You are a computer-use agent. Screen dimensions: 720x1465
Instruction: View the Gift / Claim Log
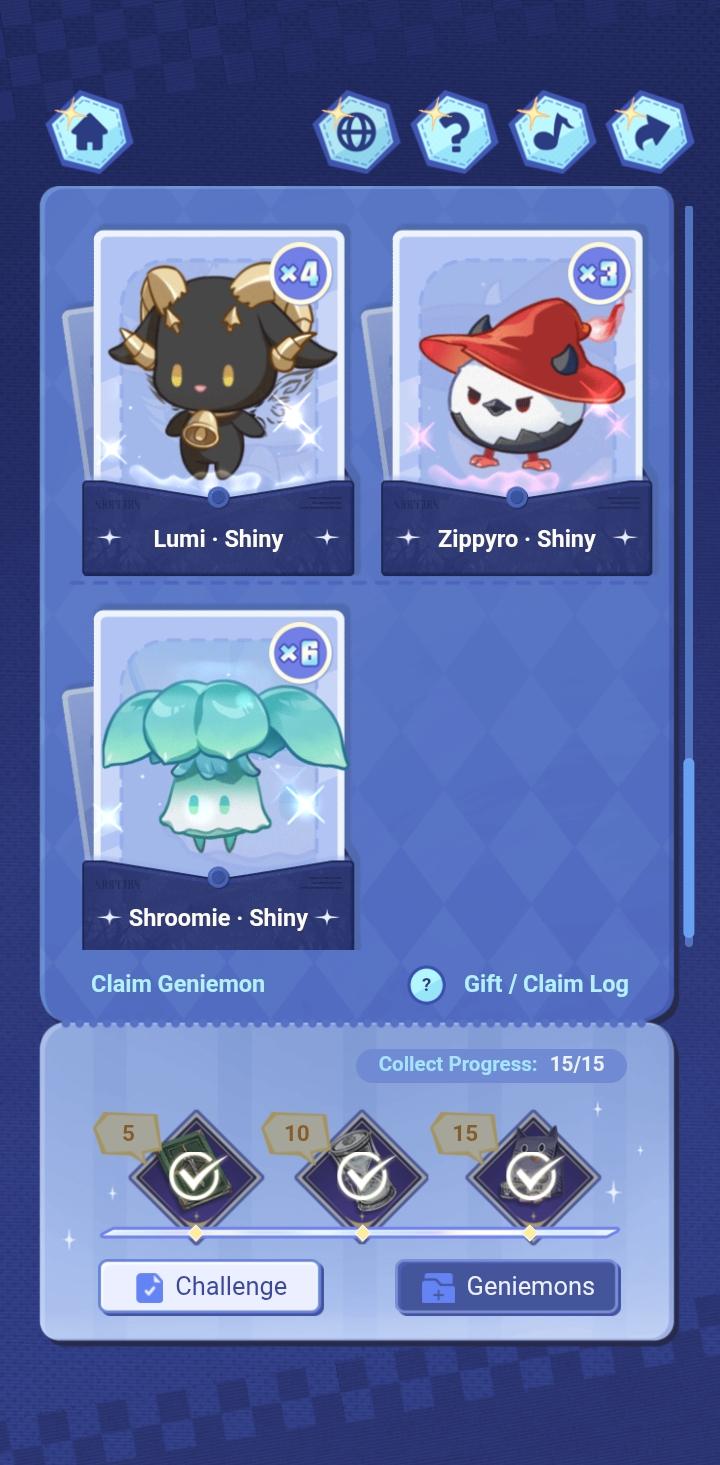point(546,984)
